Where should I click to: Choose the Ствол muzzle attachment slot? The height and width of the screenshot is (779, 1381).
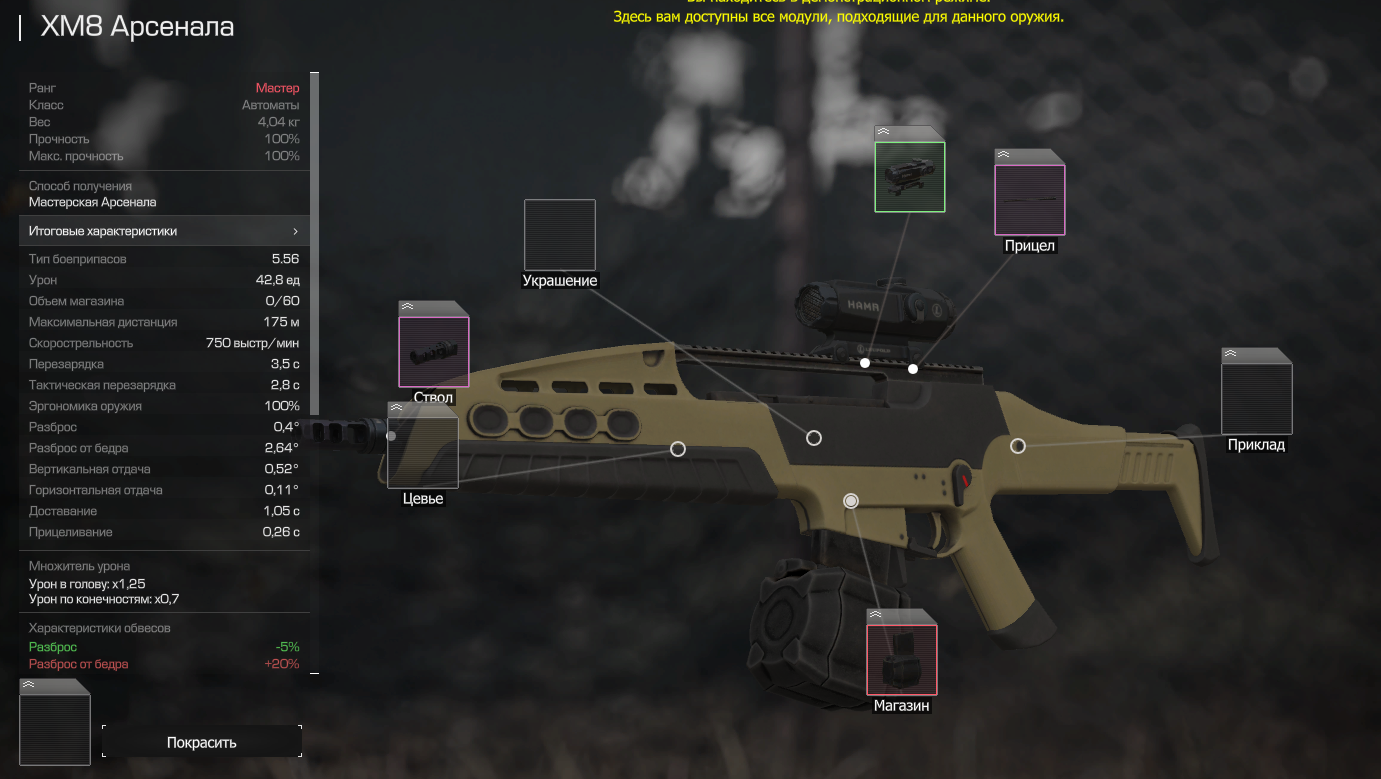[433, 352]
